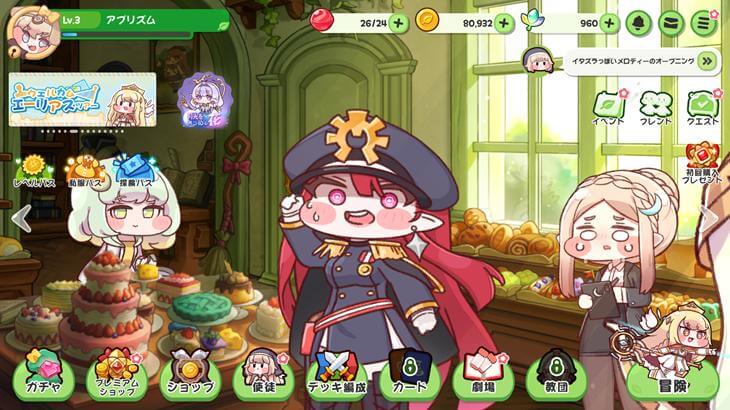Open the hamburger main menu

(704, 22)
